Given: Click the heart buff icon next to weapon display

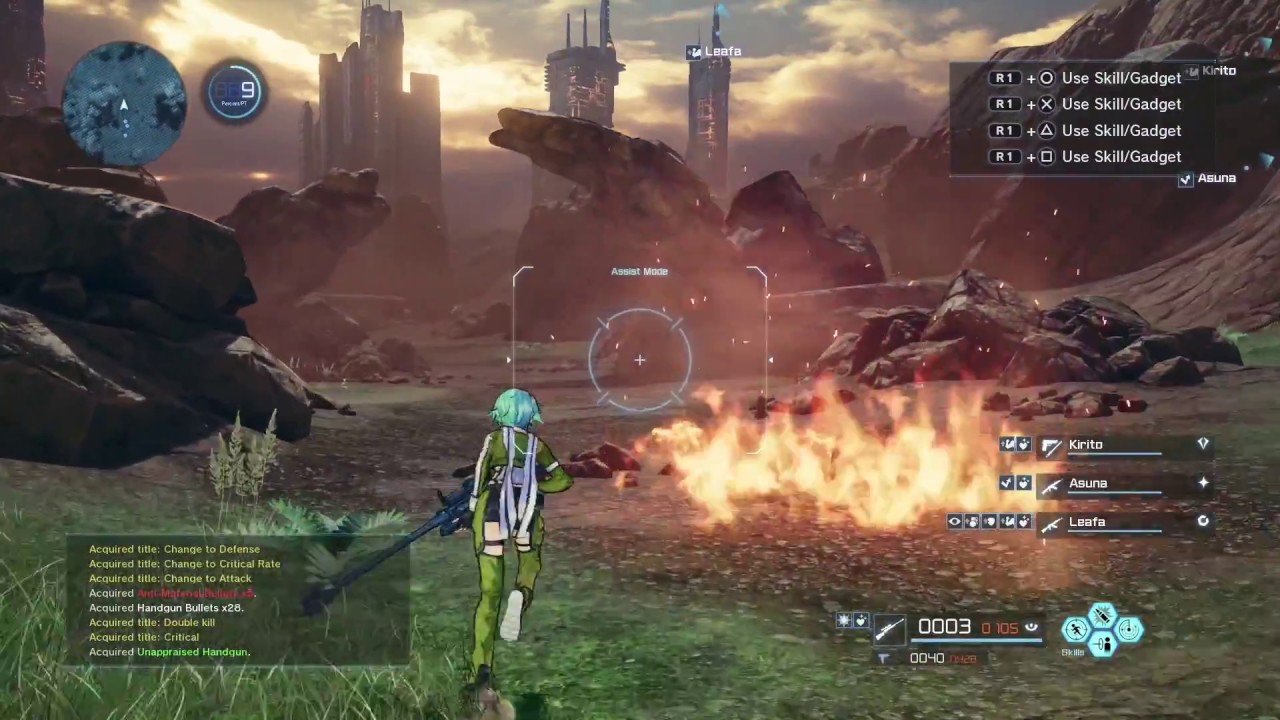Looking at the screenshot, I should 860,621.
